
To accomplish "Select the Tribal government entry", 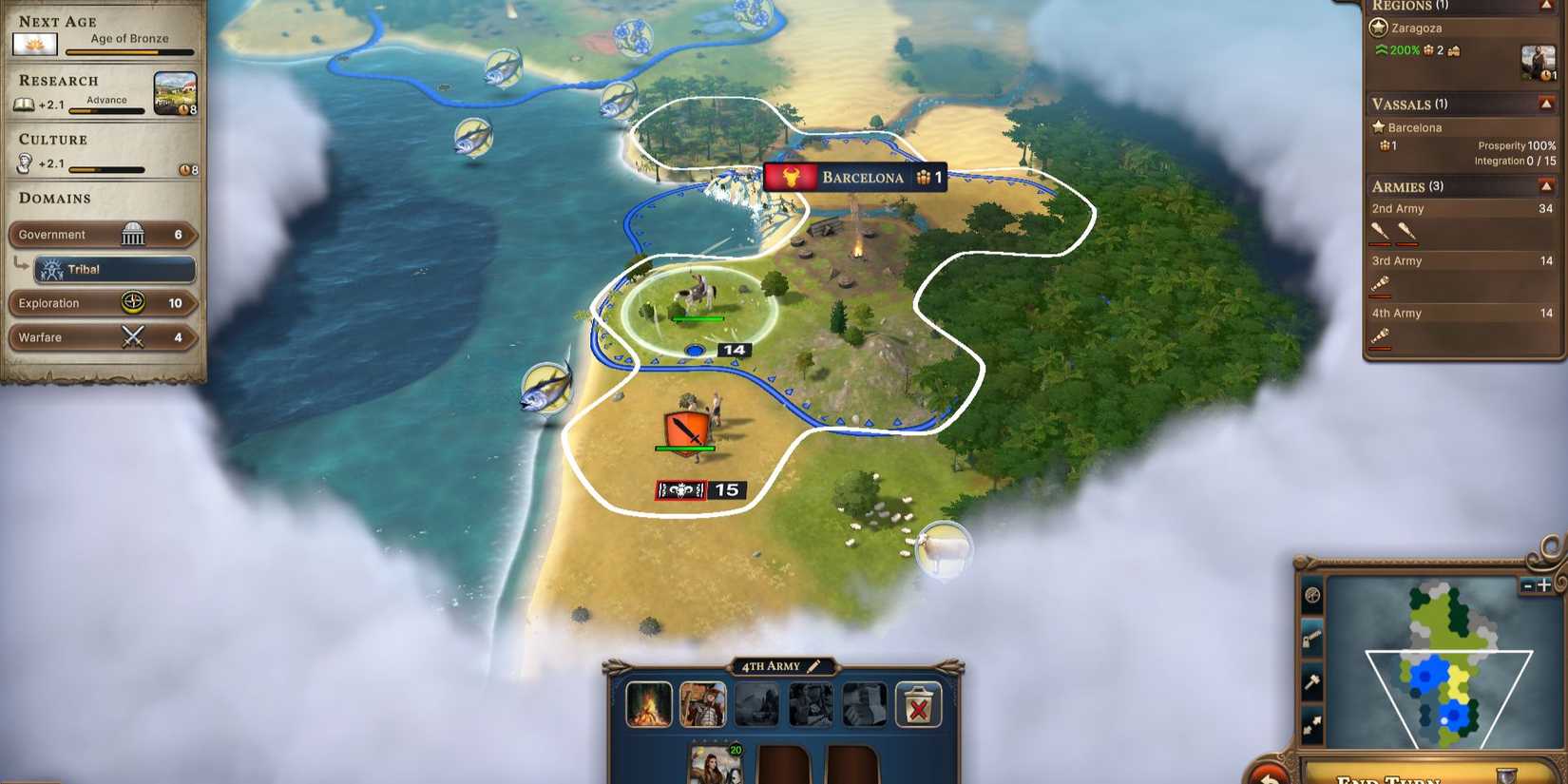I will tap(114, 269).
